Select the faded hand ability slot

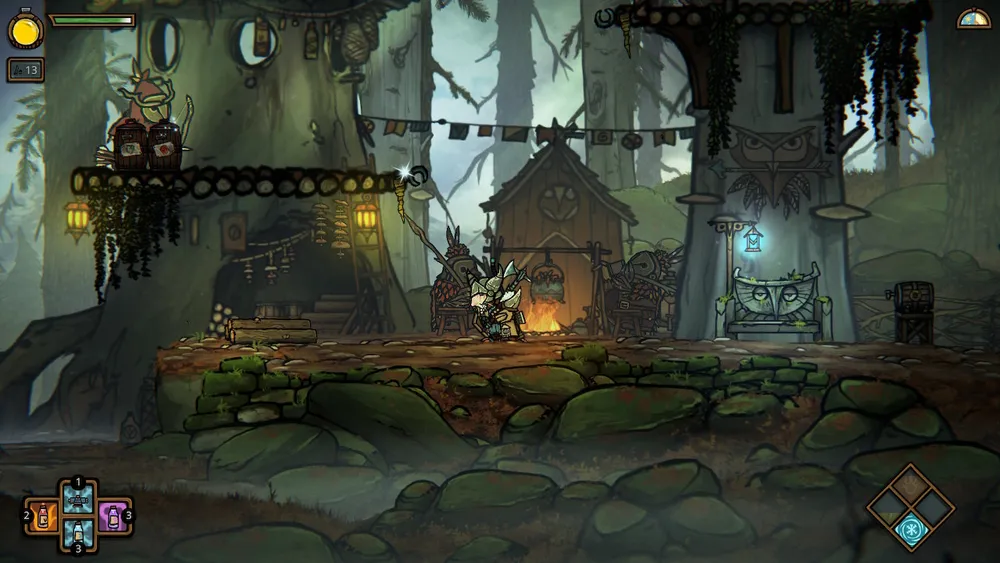[x=911, y=487]
